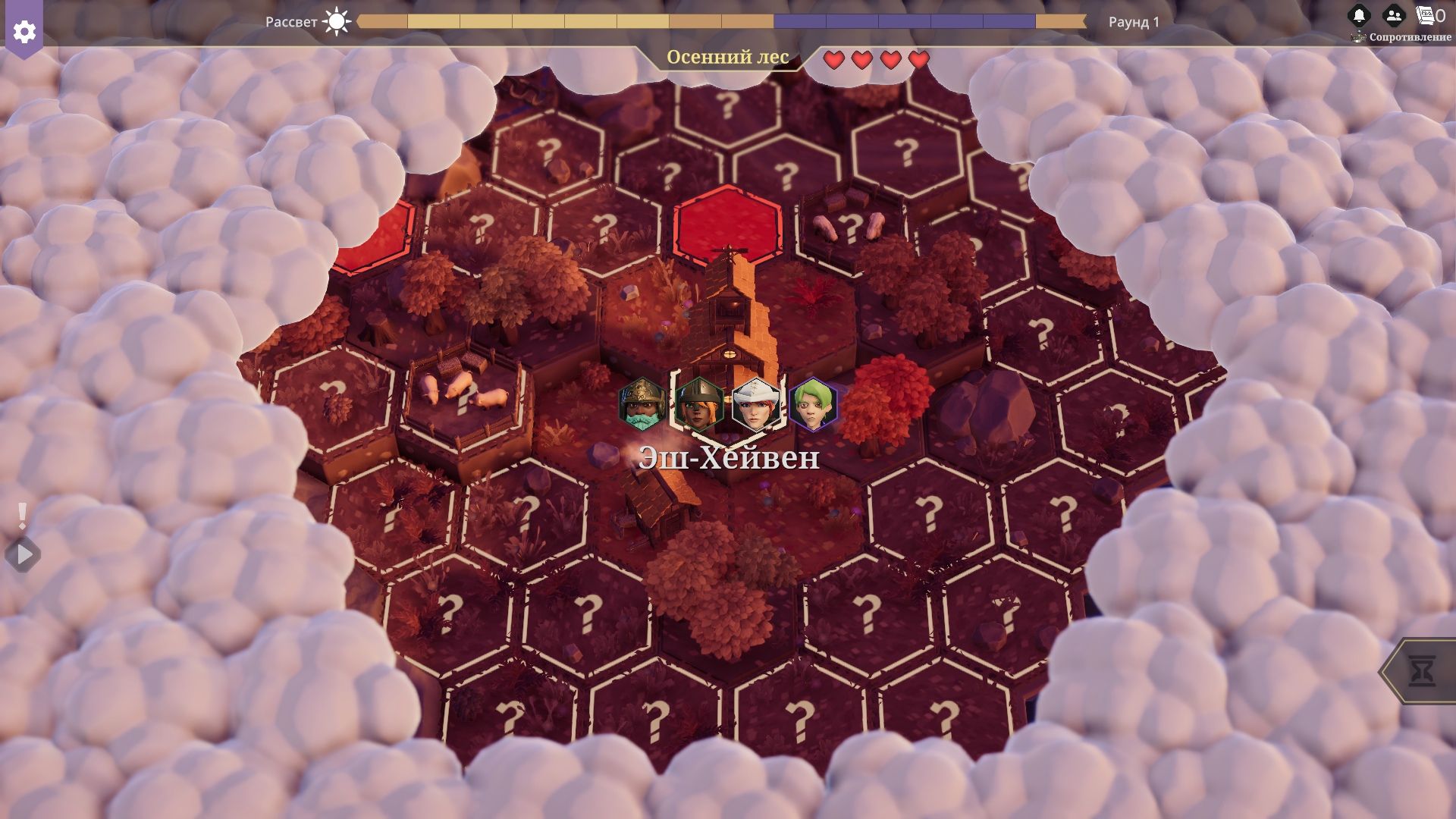Viewport: 1456px width, 819px height.
Task: Select the helmeted orange-haired hero portrait
Action: point(698,403)
